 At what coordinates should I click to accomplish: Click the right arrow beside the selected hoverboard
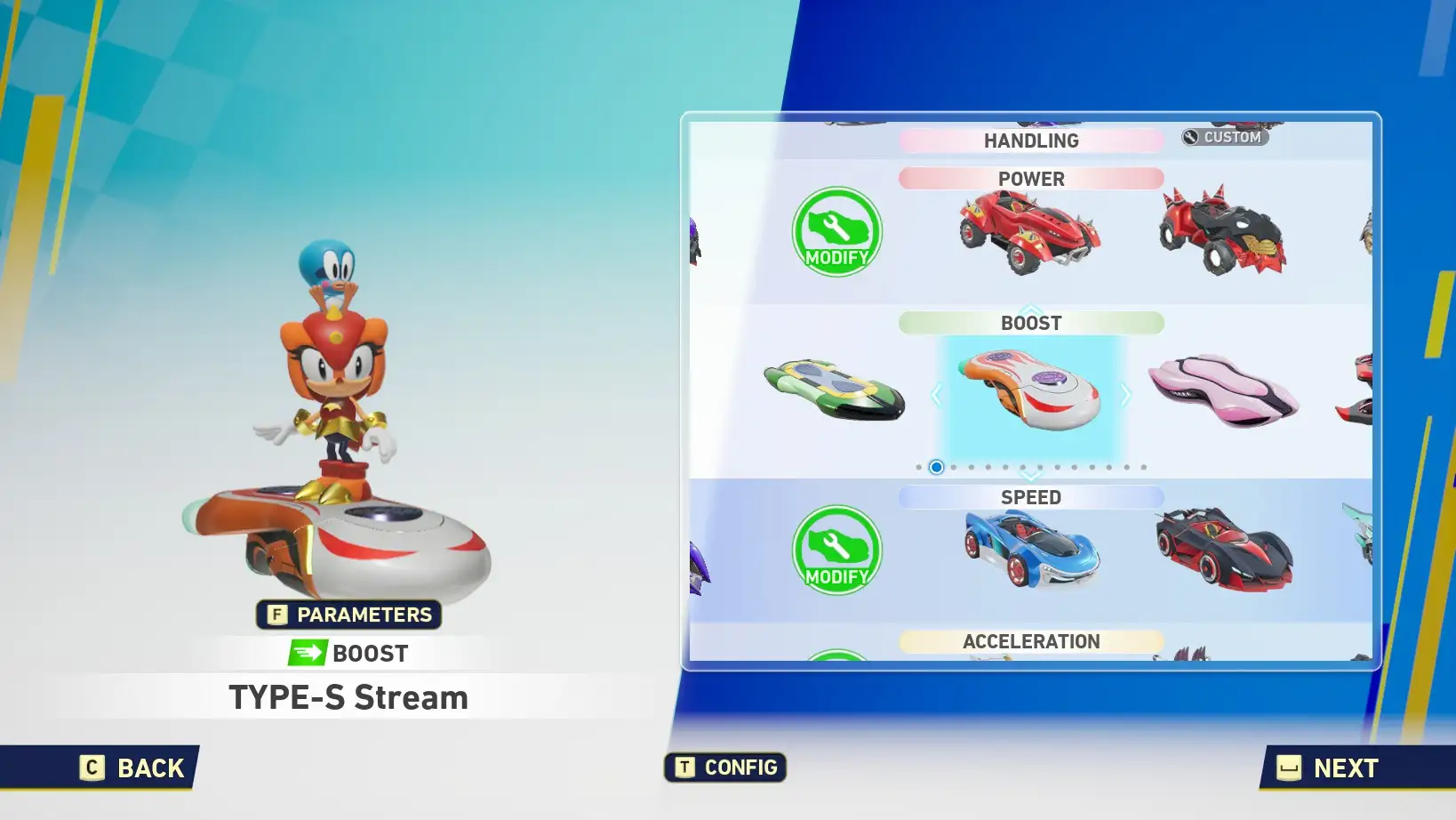(x=1126, y=394)
